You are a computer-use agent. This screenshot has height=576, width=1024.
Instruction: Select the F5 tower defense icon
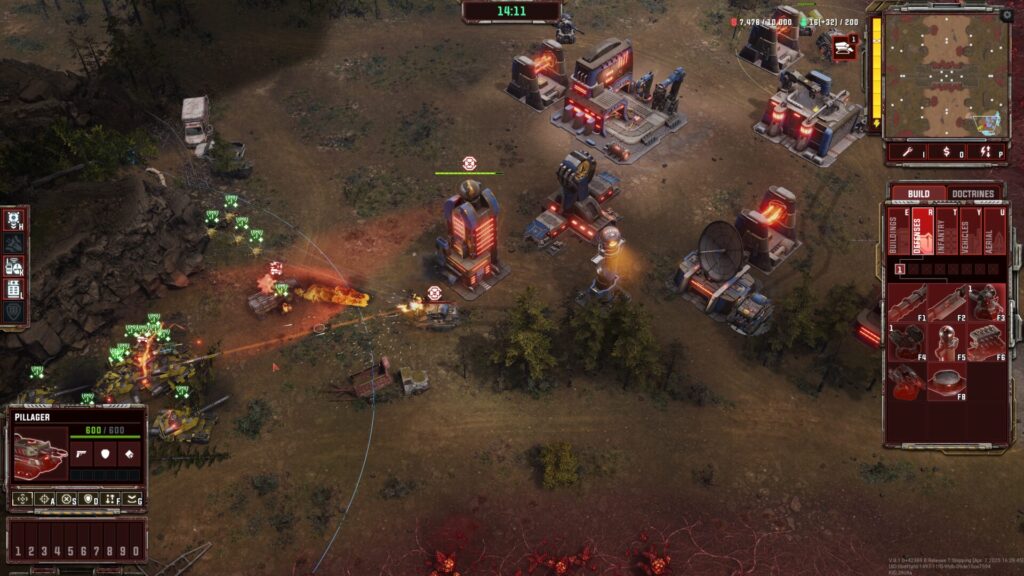[x=946, y=341]
